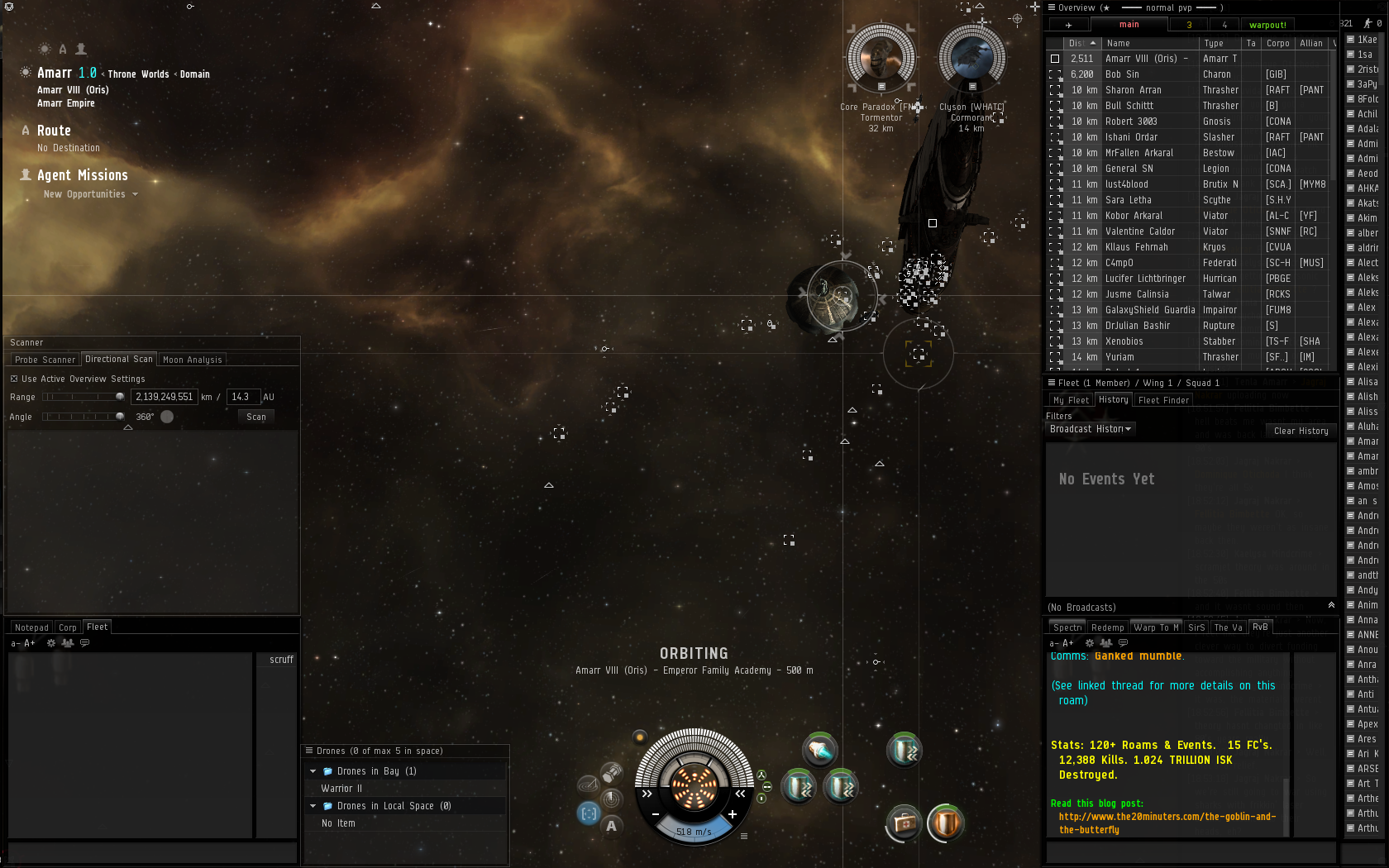1389x868 pixels.
Task: Open the 20minuters blog post link
Action: pos(1167,817)
